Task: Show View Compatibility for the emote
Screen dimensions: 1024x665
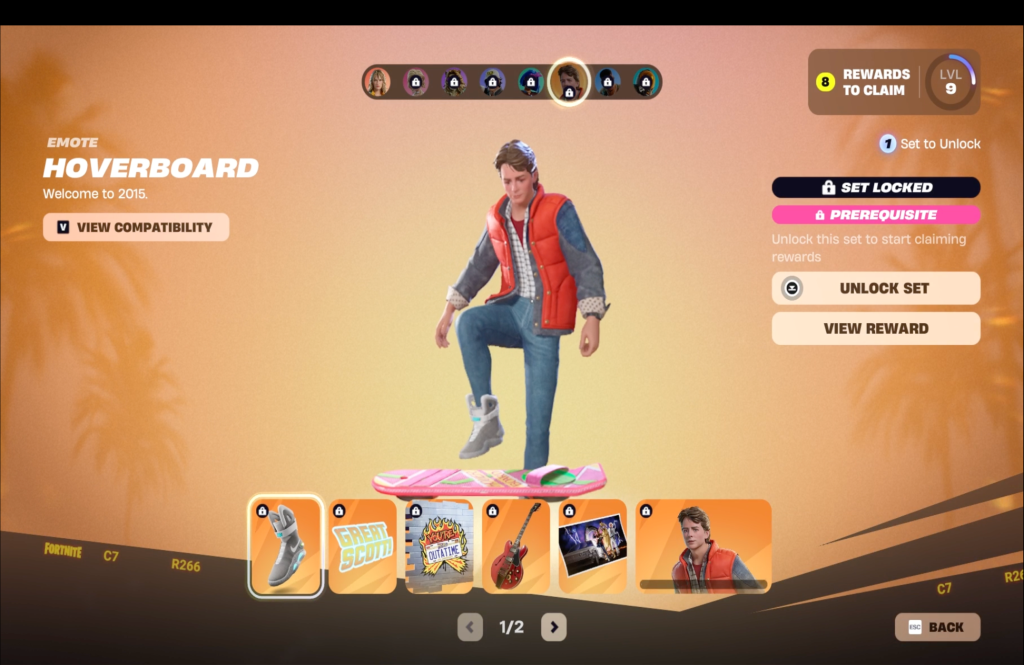Action: point(136,227)
